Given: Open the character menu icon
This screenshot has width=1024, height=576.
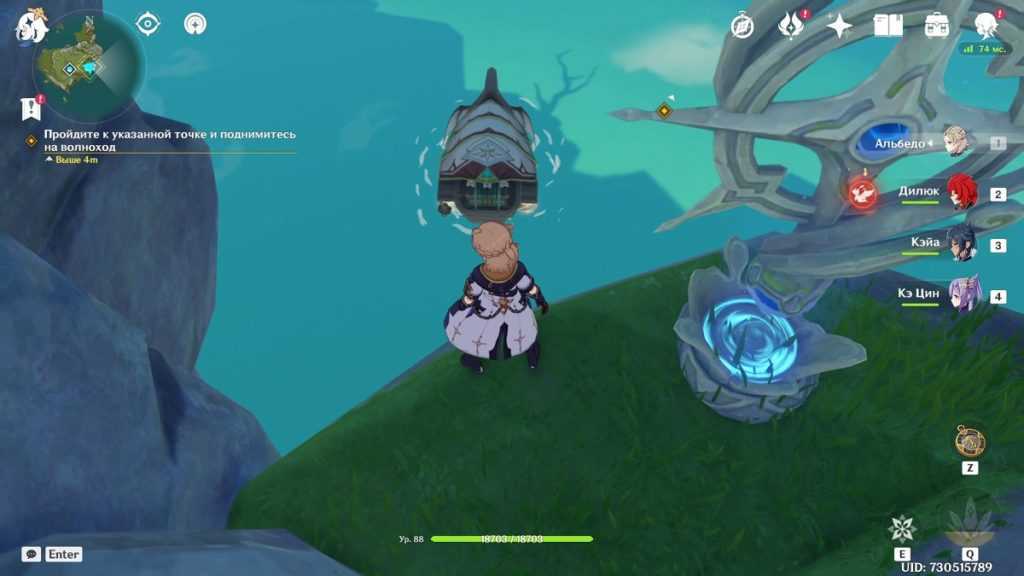Looking at the screenshot, I should [987, 26].
